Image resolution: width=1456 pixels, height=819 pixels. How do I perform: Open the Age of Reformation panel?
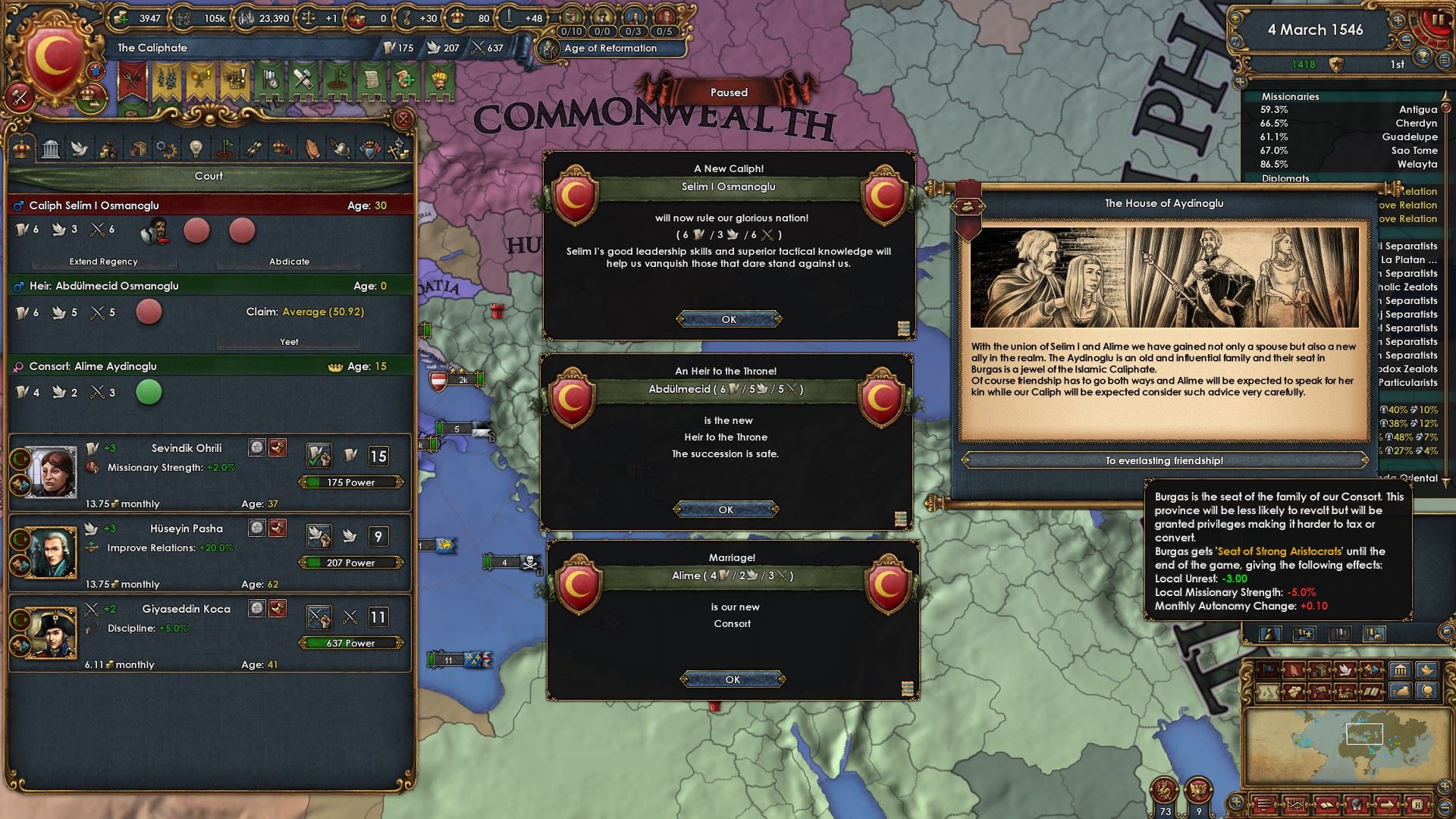click(x=610, y=49)
